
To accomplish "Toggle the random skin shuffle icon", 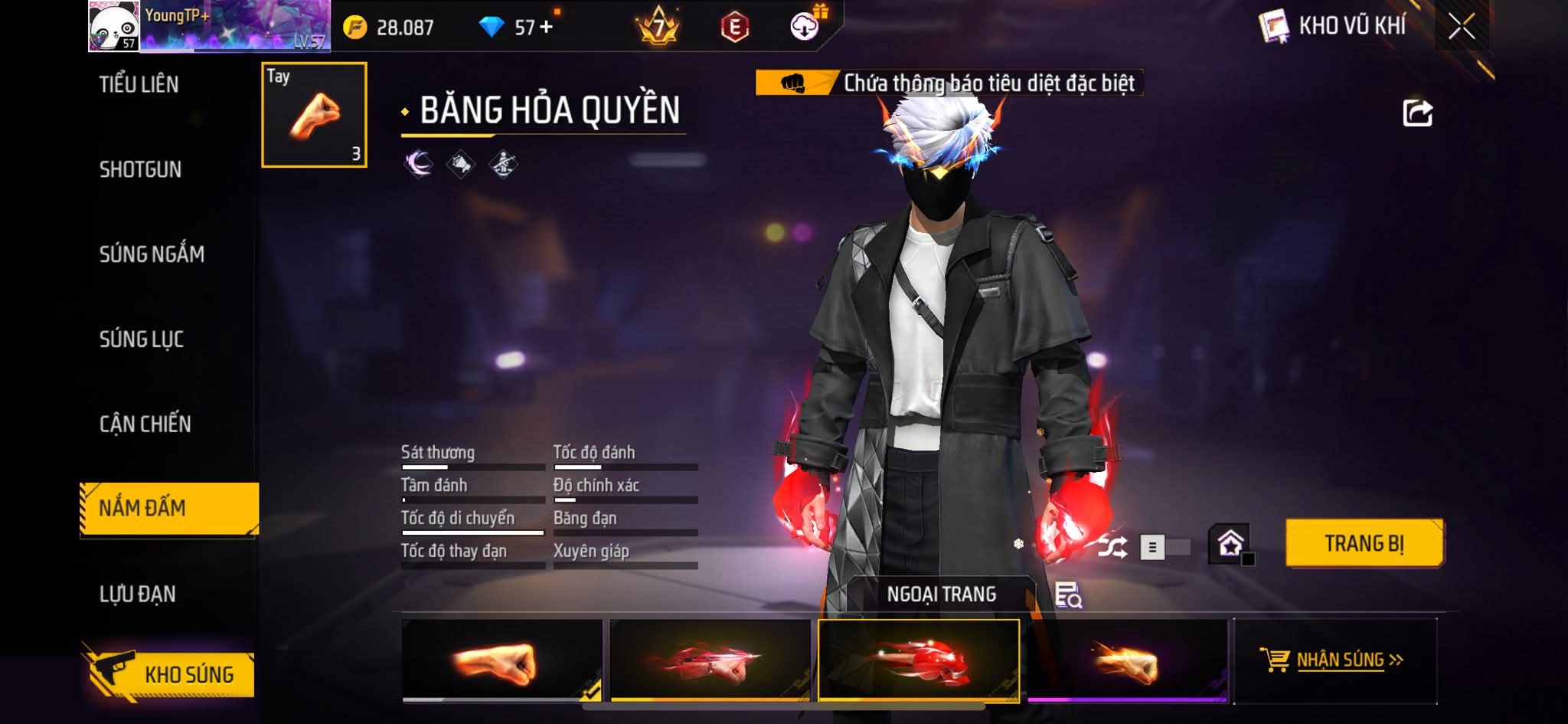I will (x=1112, y=547).
